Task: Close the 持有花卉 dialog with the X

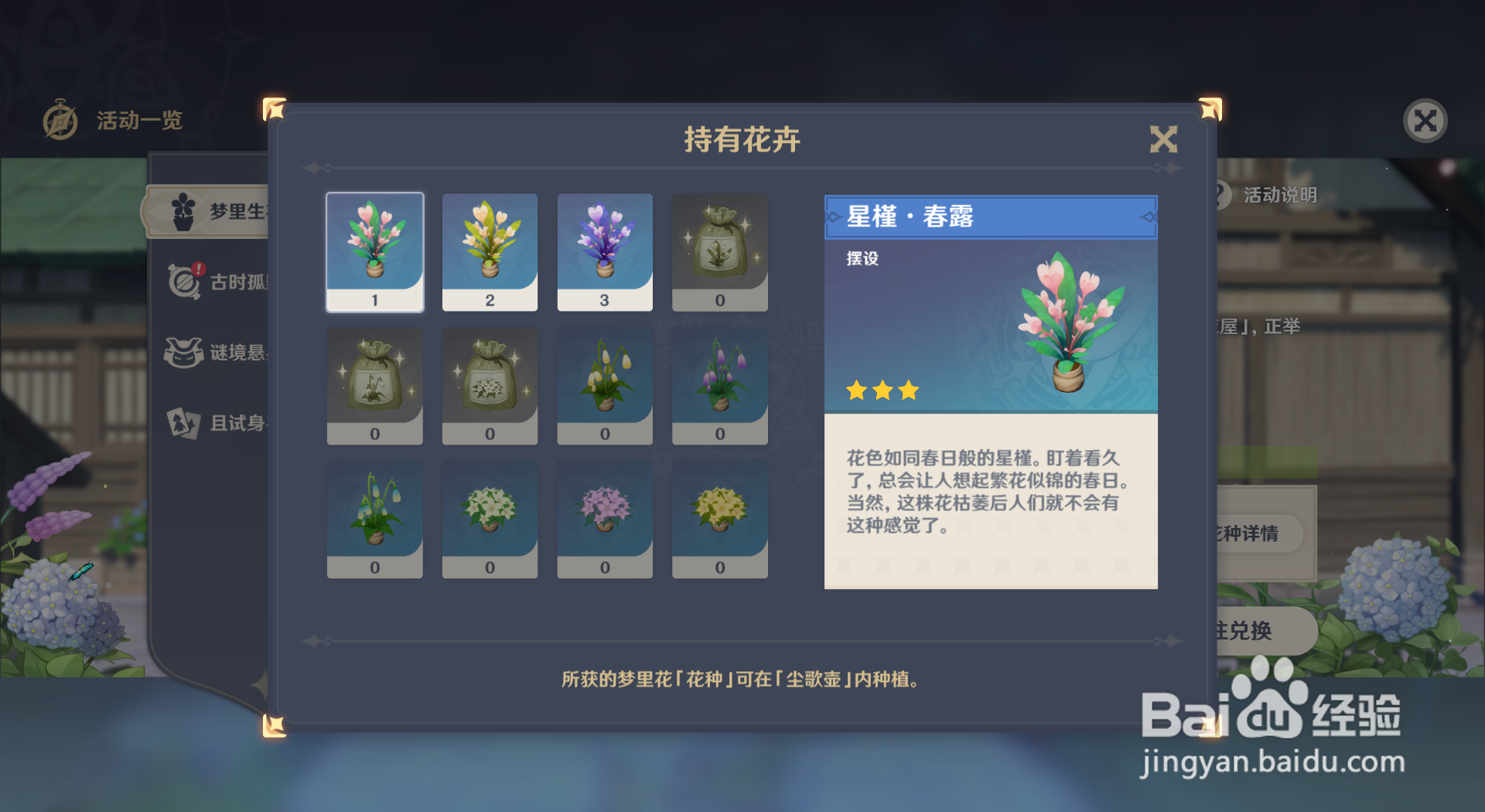Action: (1163, 141)
